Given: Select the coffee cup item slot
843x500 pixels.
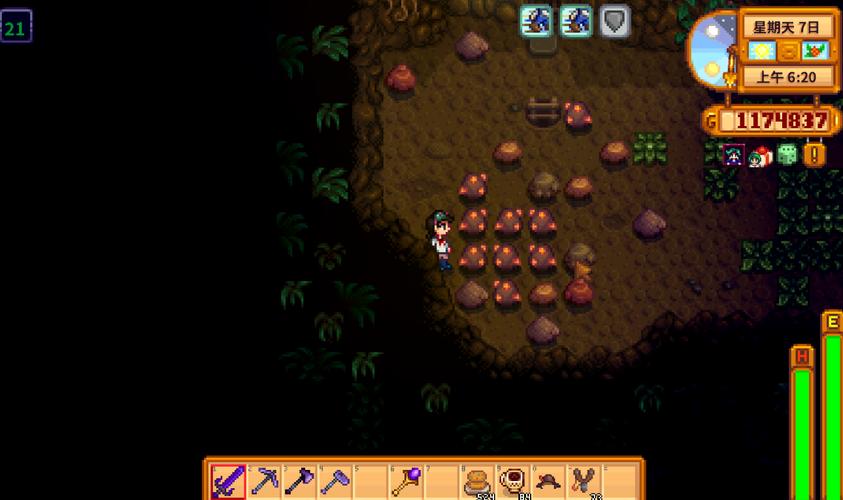Looking at the screenshot, I should [x=513, y=481].
